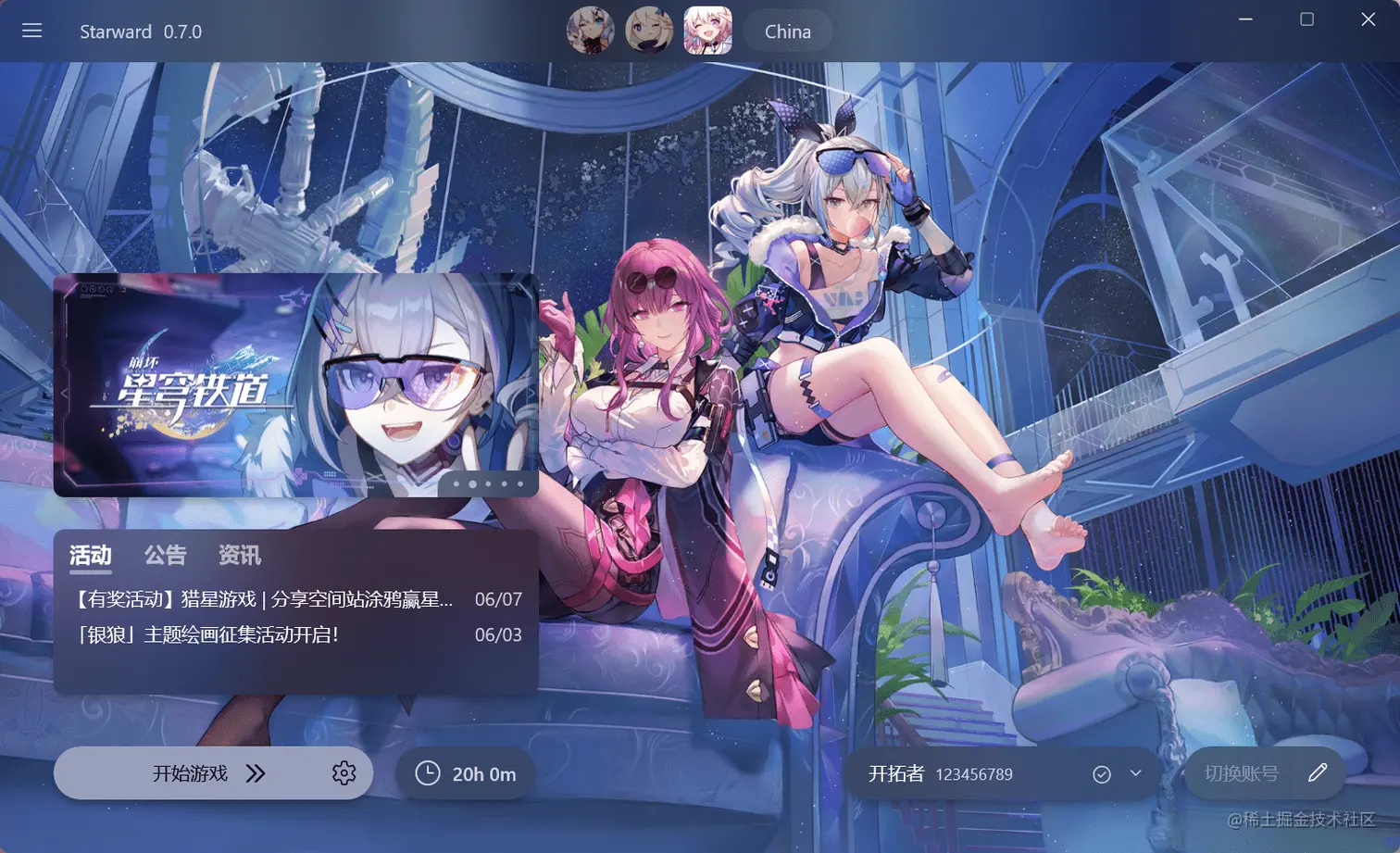Switch to the 活动 tab
Image resolution: width=1400 pixels, height=853 pixels.
coord(91,555)
